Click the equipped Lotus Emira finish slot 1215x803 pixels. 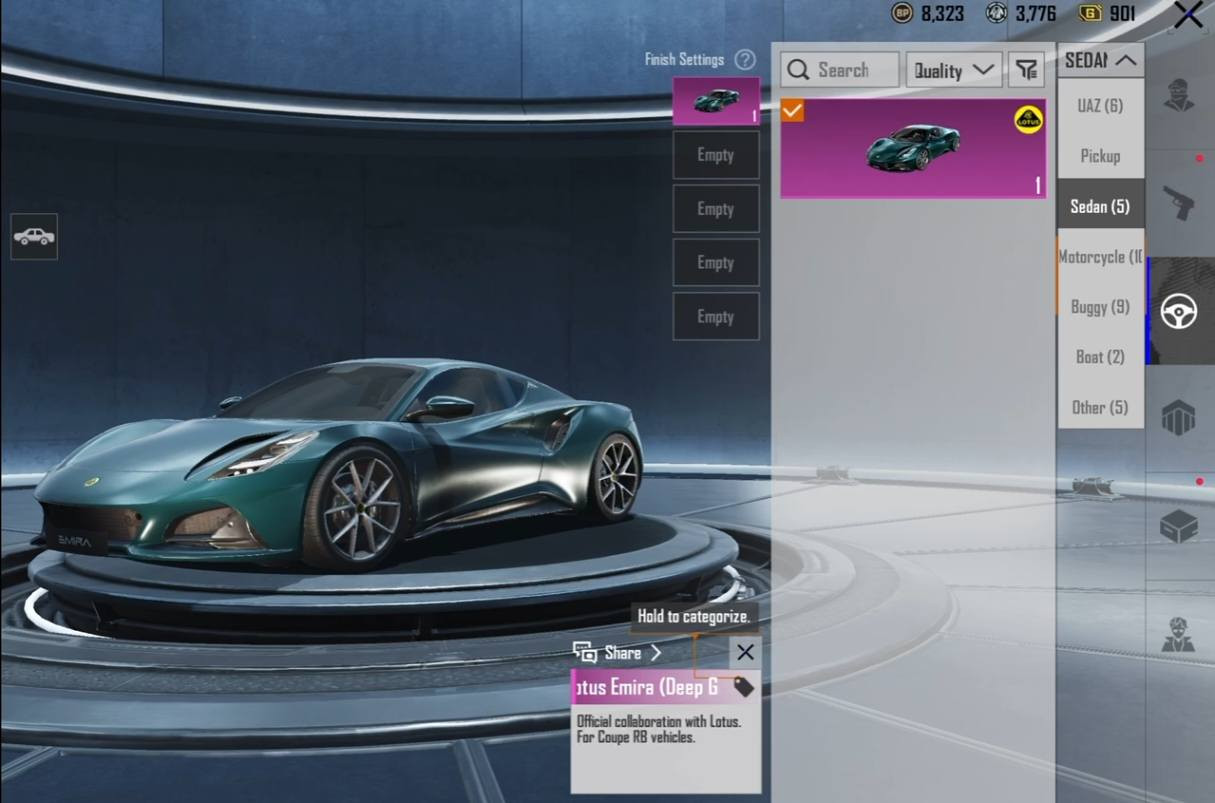(716, 101)
